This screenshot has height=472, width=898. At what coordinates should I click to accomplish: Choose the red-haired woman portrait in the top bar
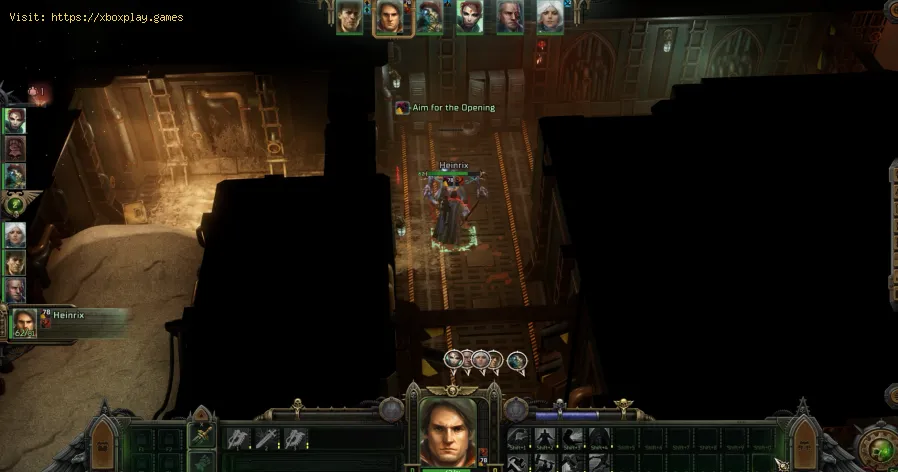[x=469, y=17]
